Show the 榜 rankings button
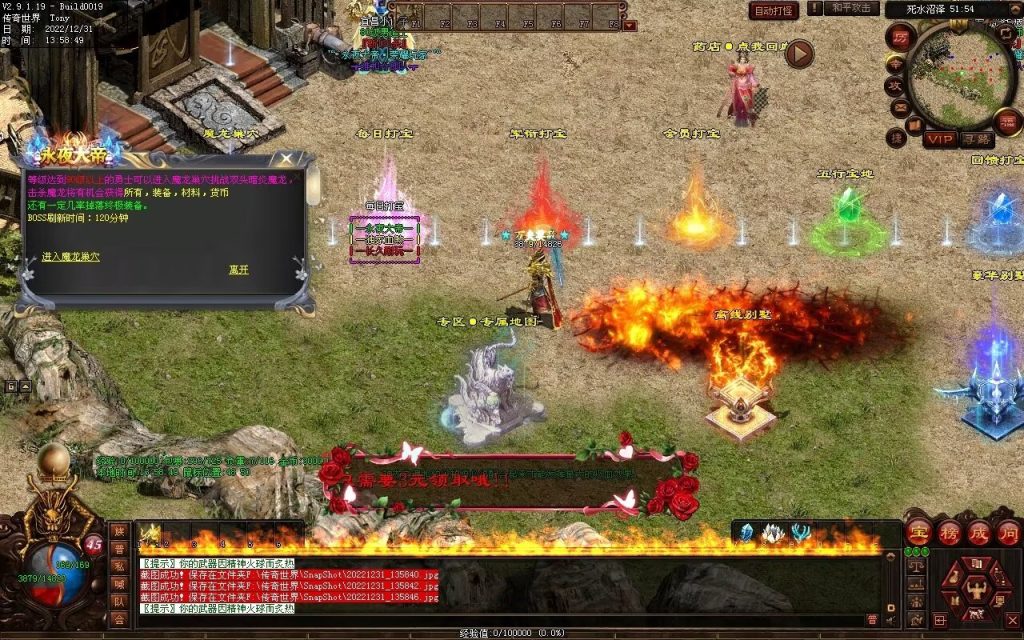1024x640 pixels. point(949,531)
